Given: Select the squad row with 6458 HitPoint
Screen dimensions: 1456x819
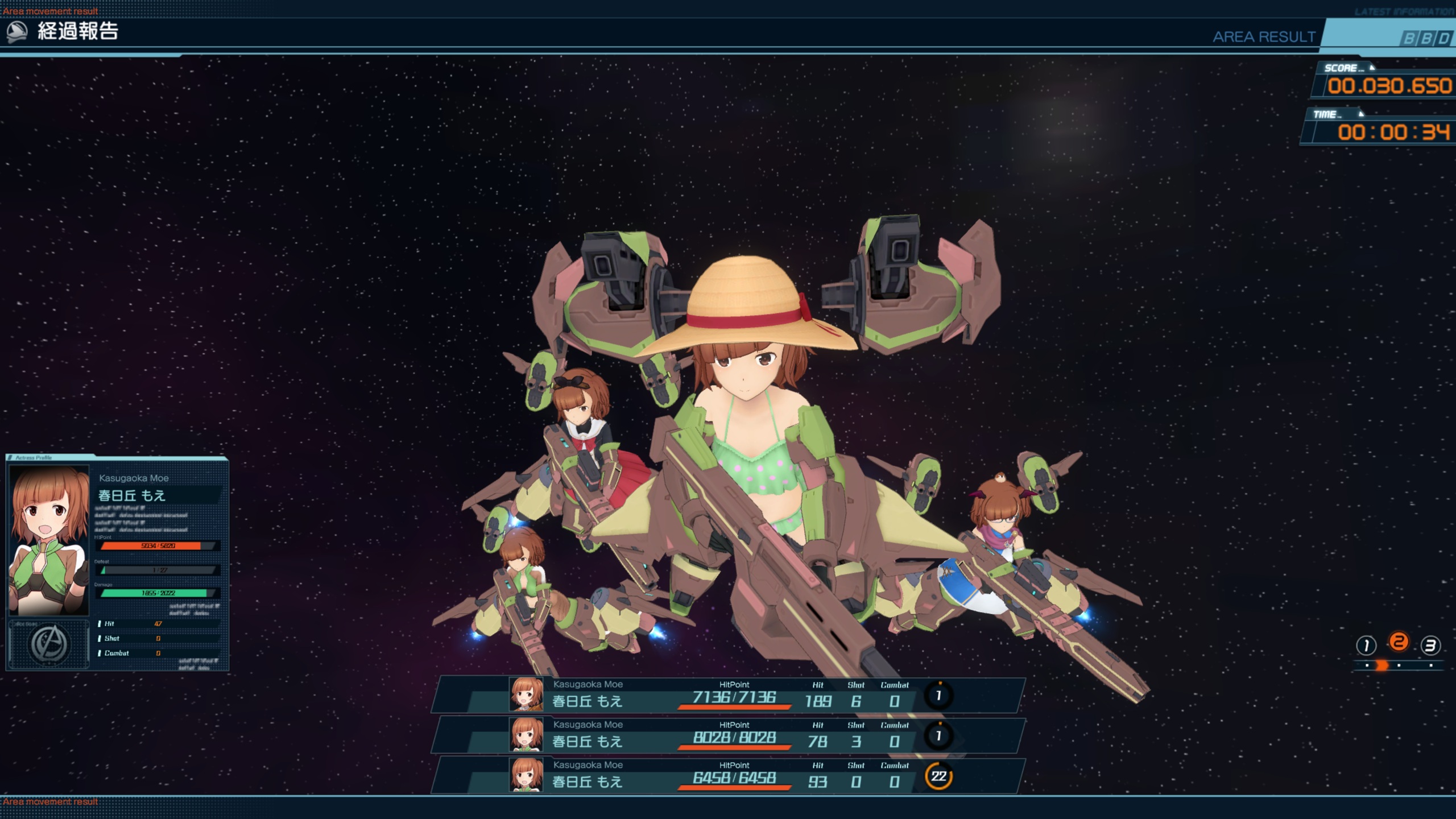Looking at the screenshot, I should 728,776.
